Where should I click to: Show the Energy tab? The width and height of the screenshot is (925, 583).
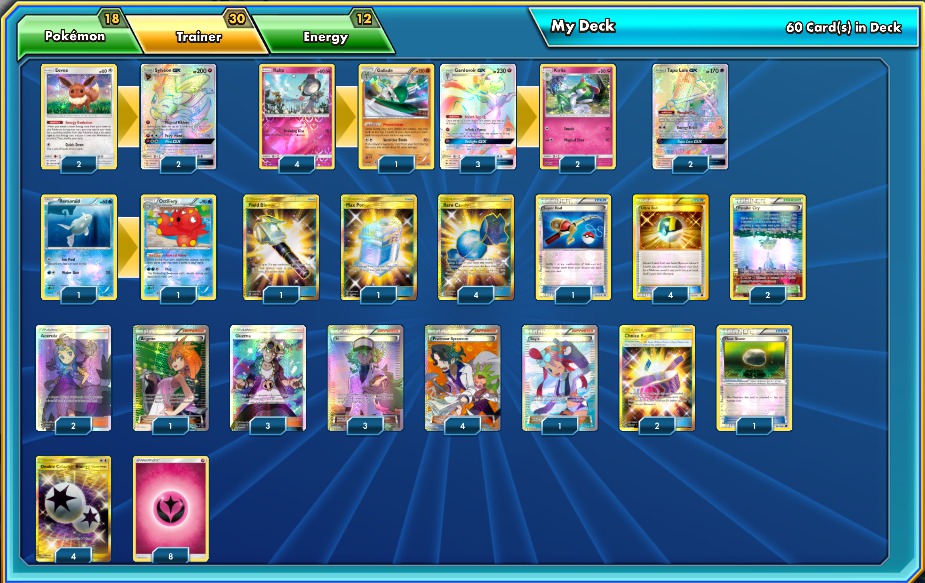pyautogui.click(x=326, y=36)
